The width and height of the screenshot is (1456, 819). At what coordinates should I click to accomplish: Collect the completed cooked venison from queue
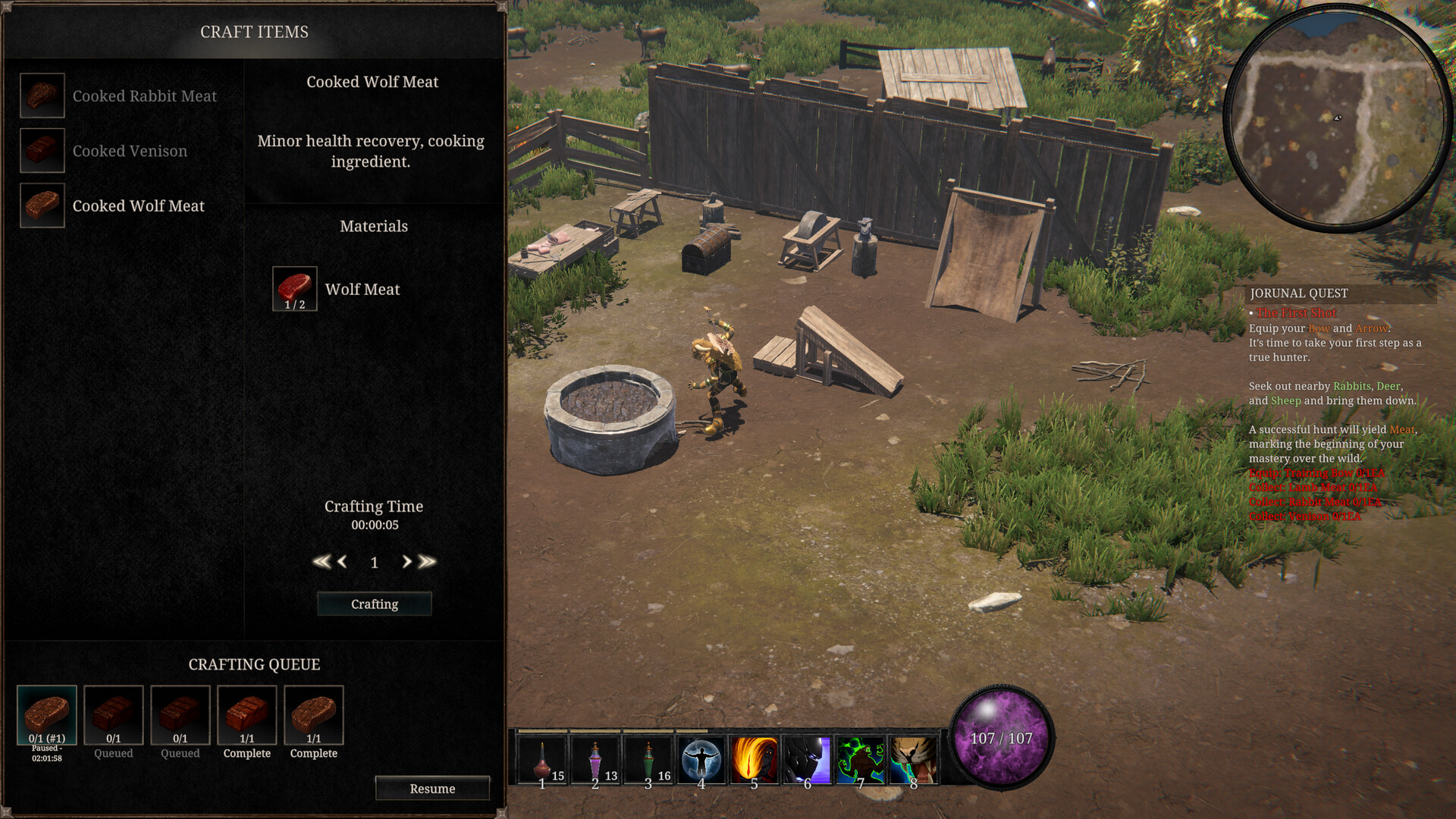[x=247, y=716]
